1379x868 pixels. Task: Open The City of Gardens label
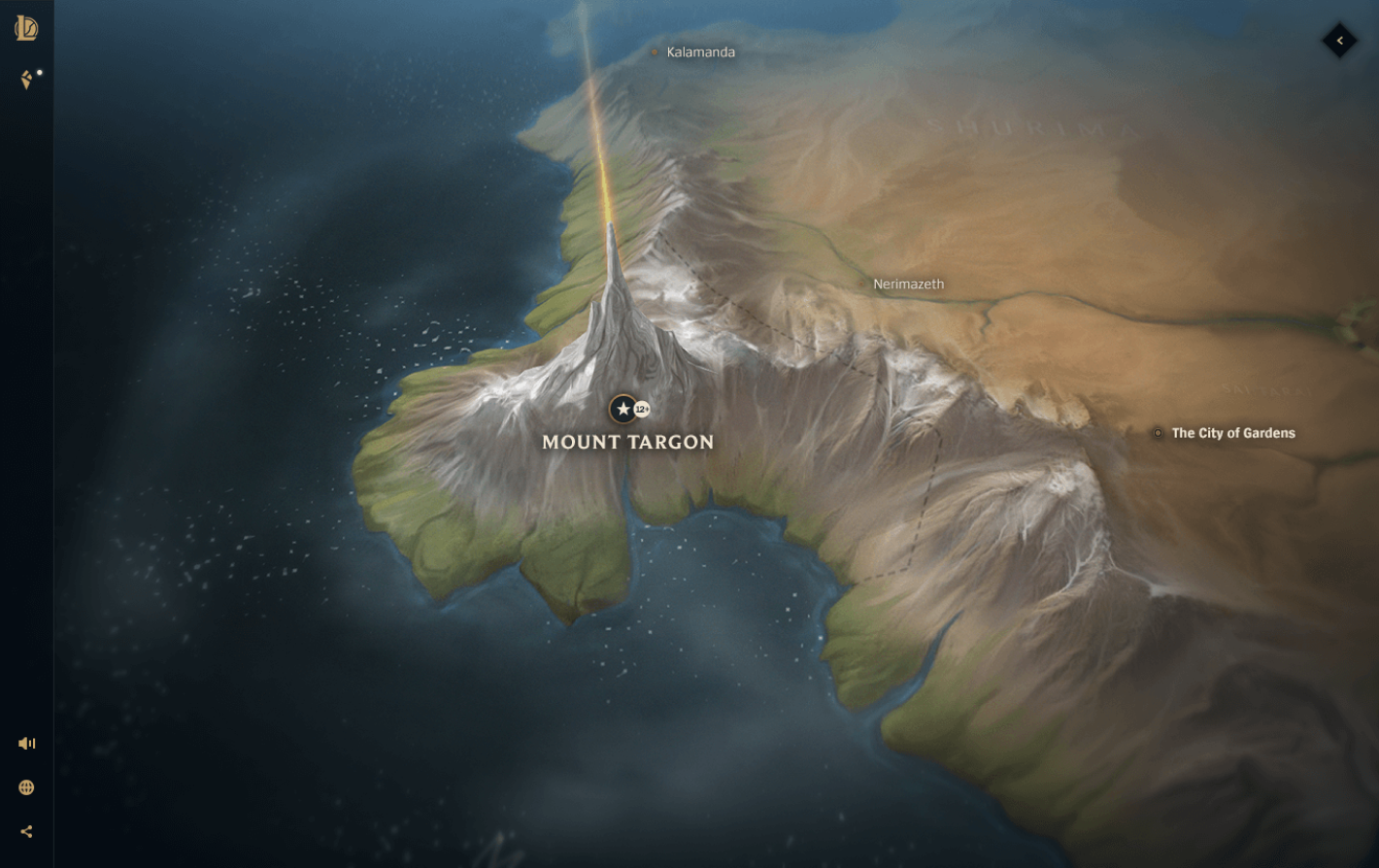(x=1232, y=433)
